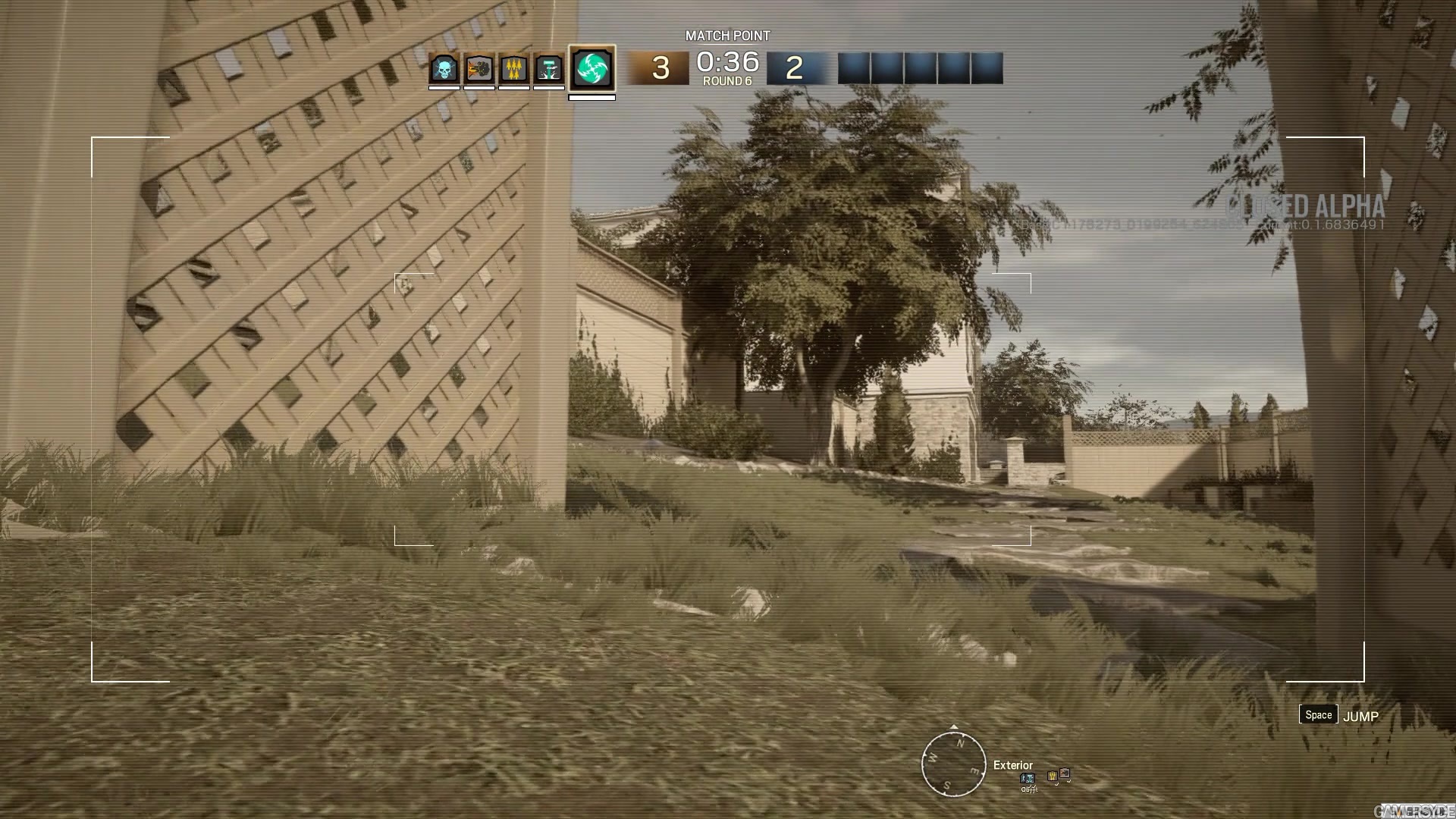Toggle the selection bar under the green gadget
Screen dimensions: 1456x819
593,98
